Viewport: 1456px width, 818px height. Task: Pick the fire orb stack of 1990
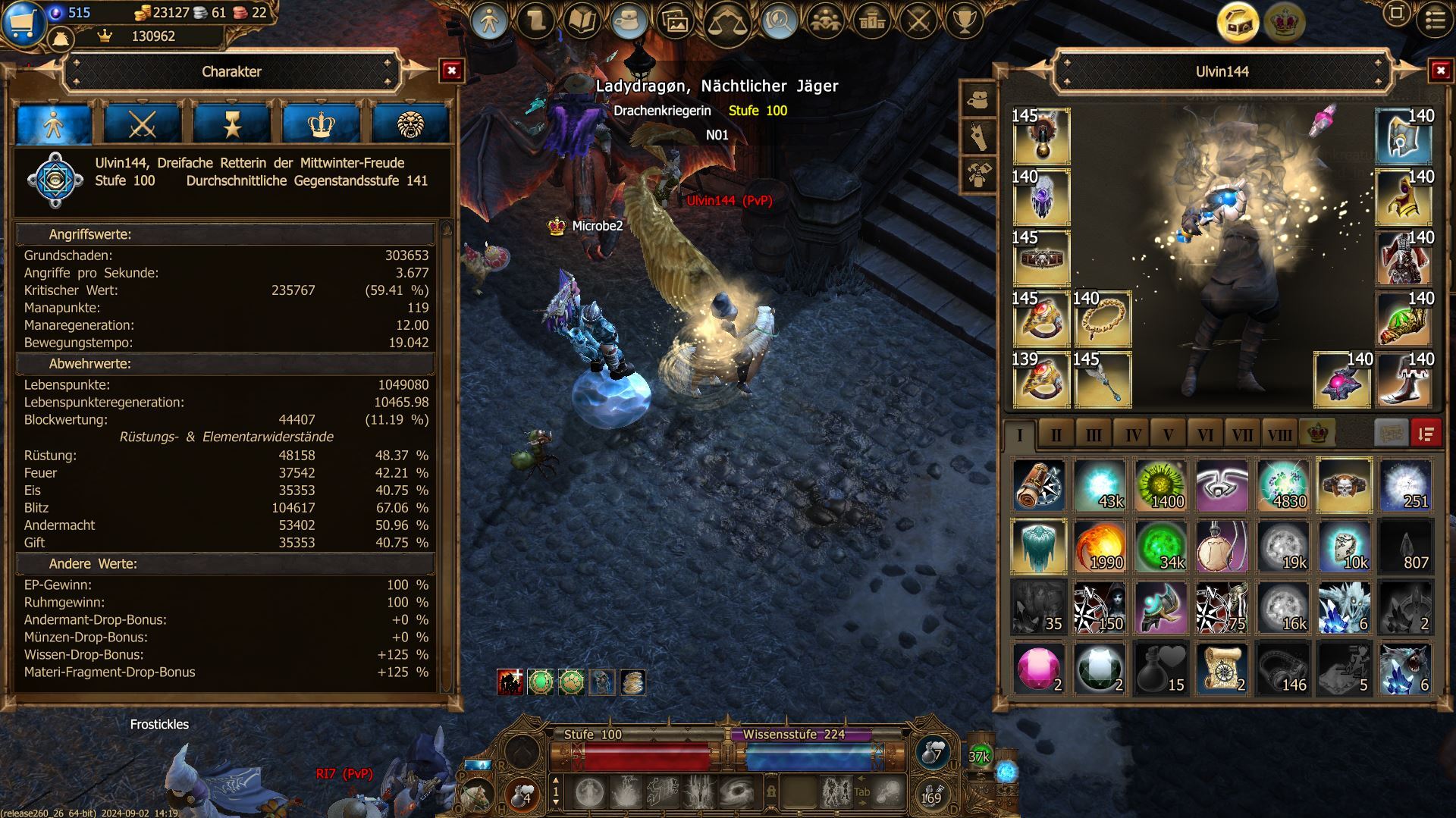click(x=1100, y=547)
